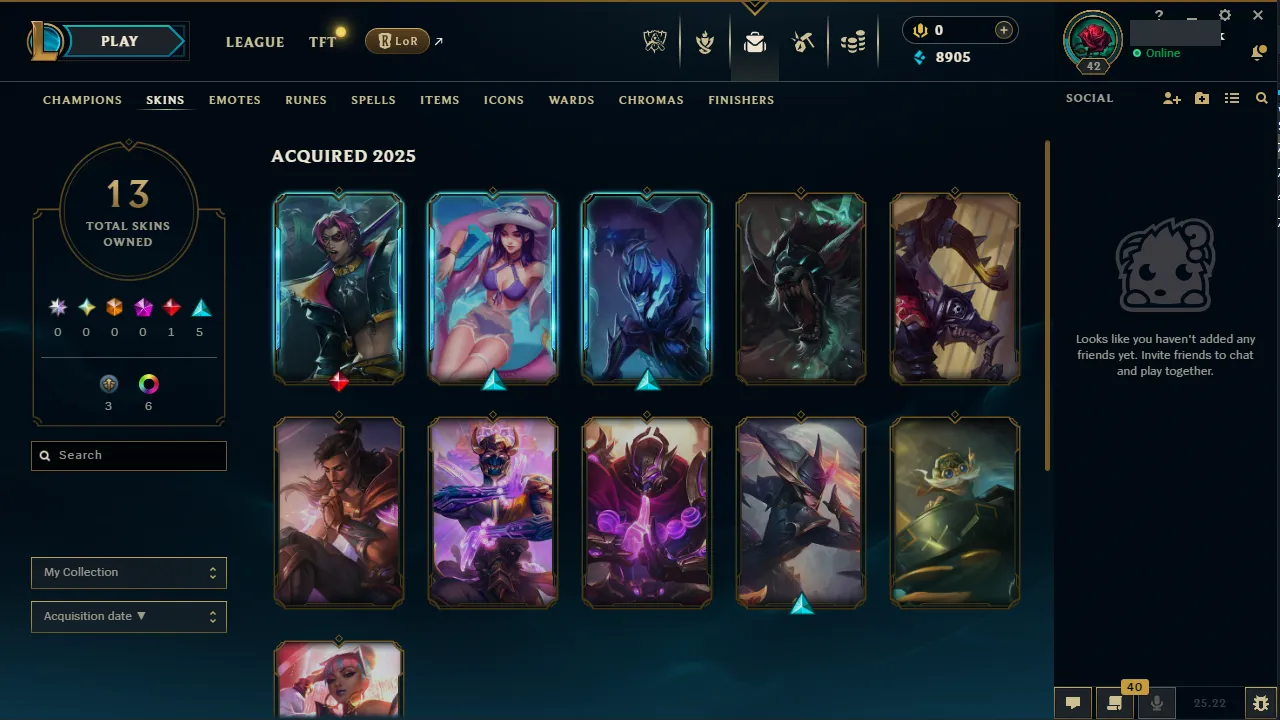Switch to the CHROMAS tab
1280x720 pixels.
click(x=651, y=100)
